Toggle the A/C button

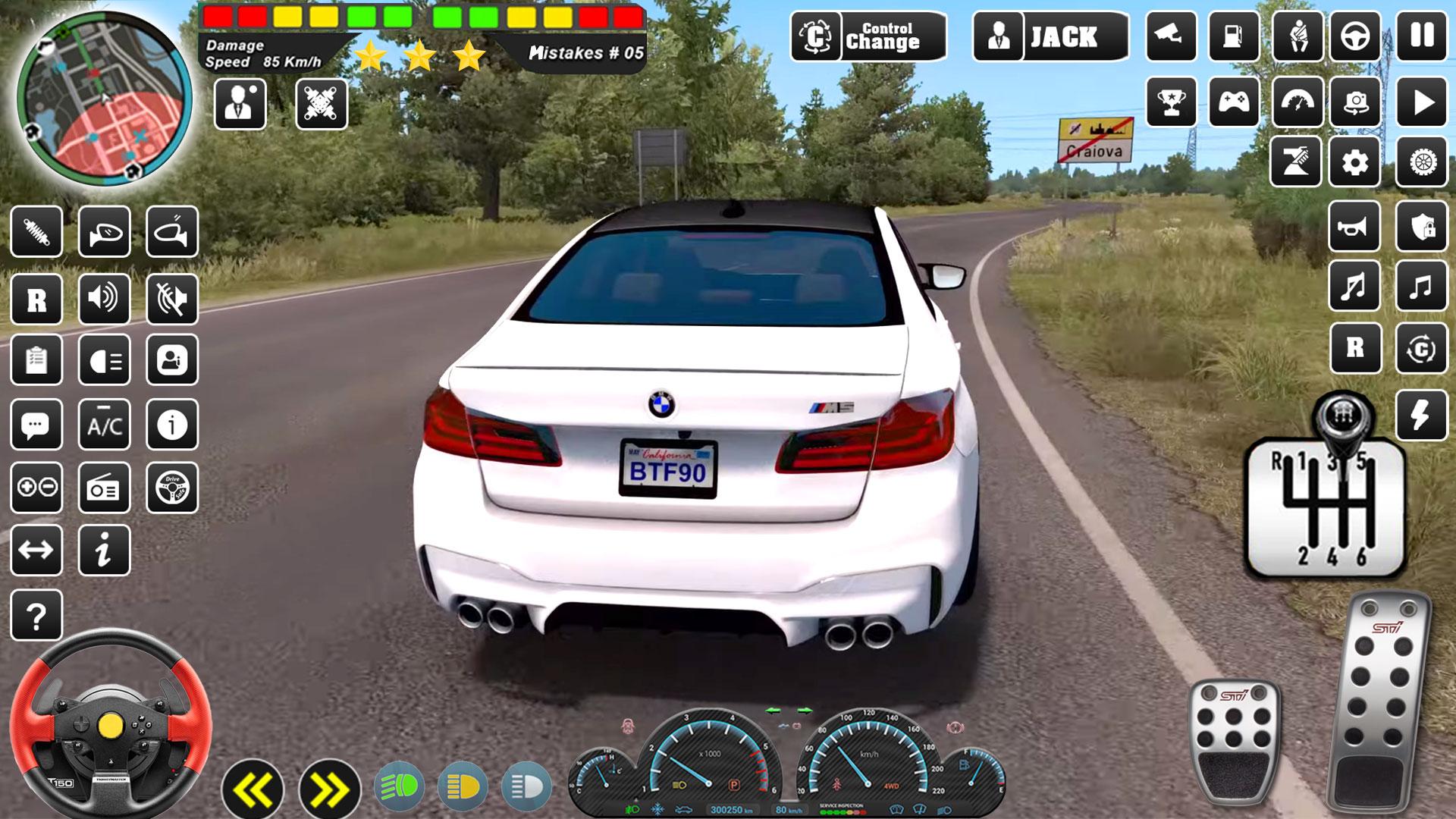click(105, 425)
